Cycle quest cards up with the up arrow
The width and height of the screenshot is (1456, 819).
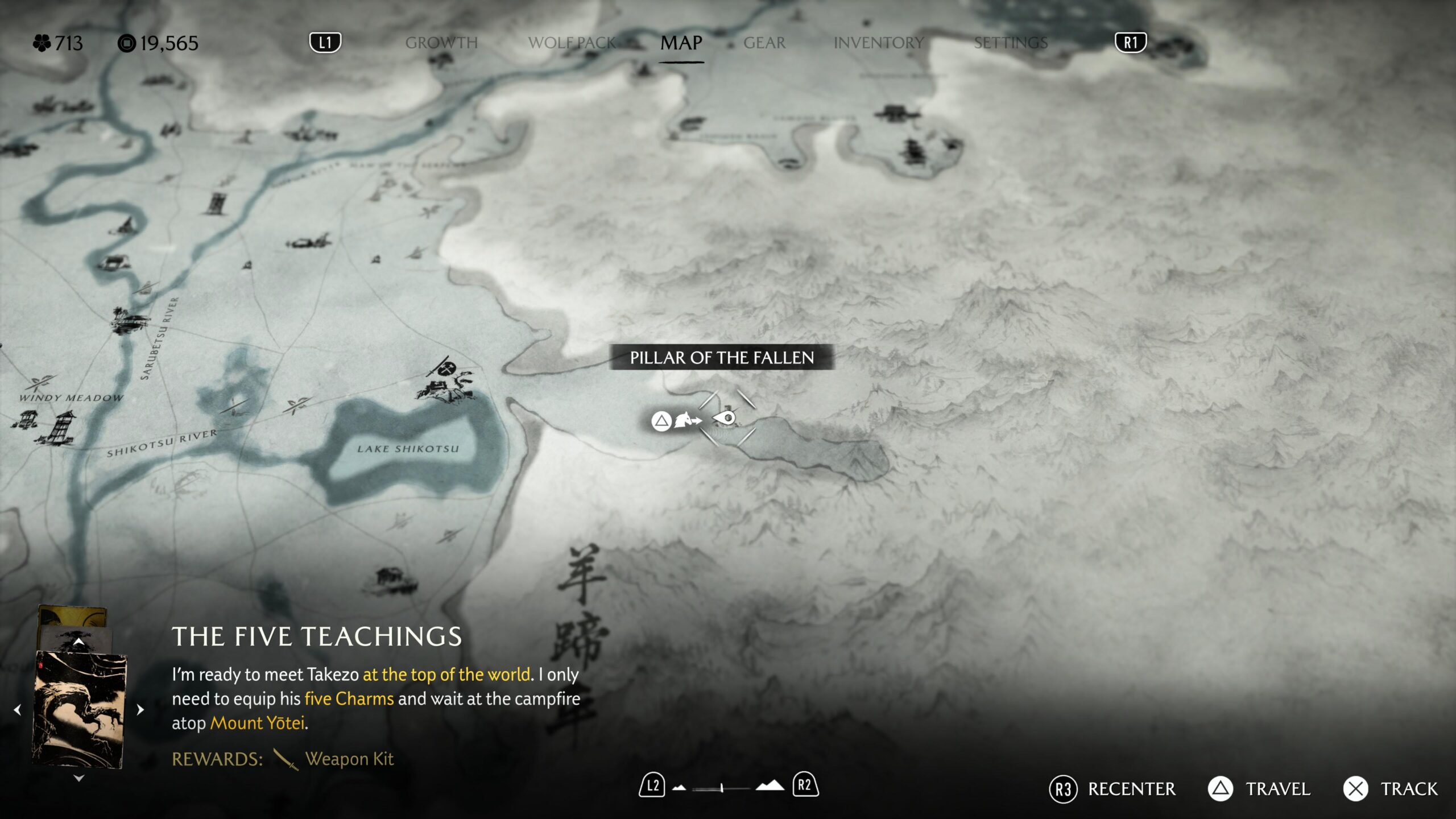coord(79,642)
